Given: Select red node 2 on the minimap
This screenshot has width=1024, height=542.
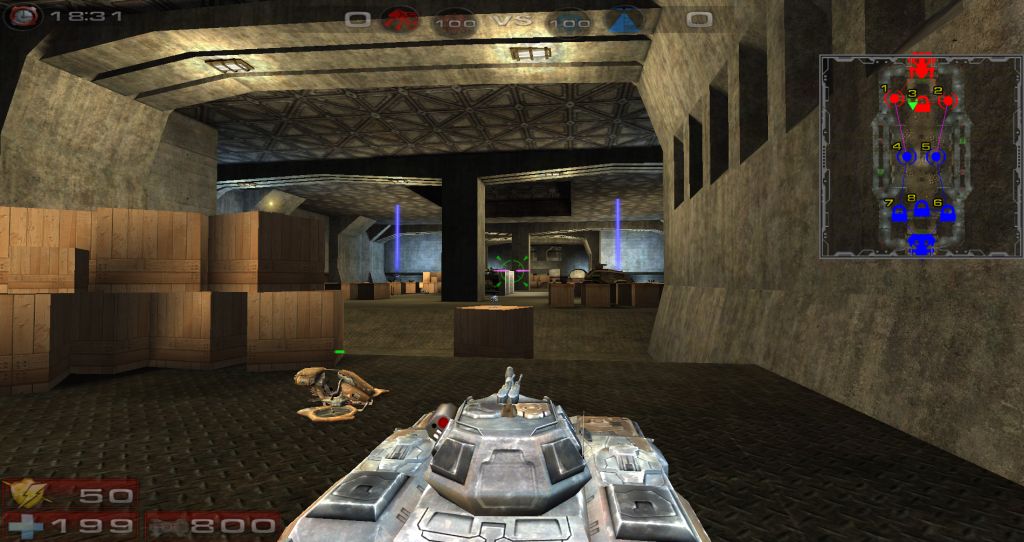Looking at the screenshot, I should pos(947,100).
